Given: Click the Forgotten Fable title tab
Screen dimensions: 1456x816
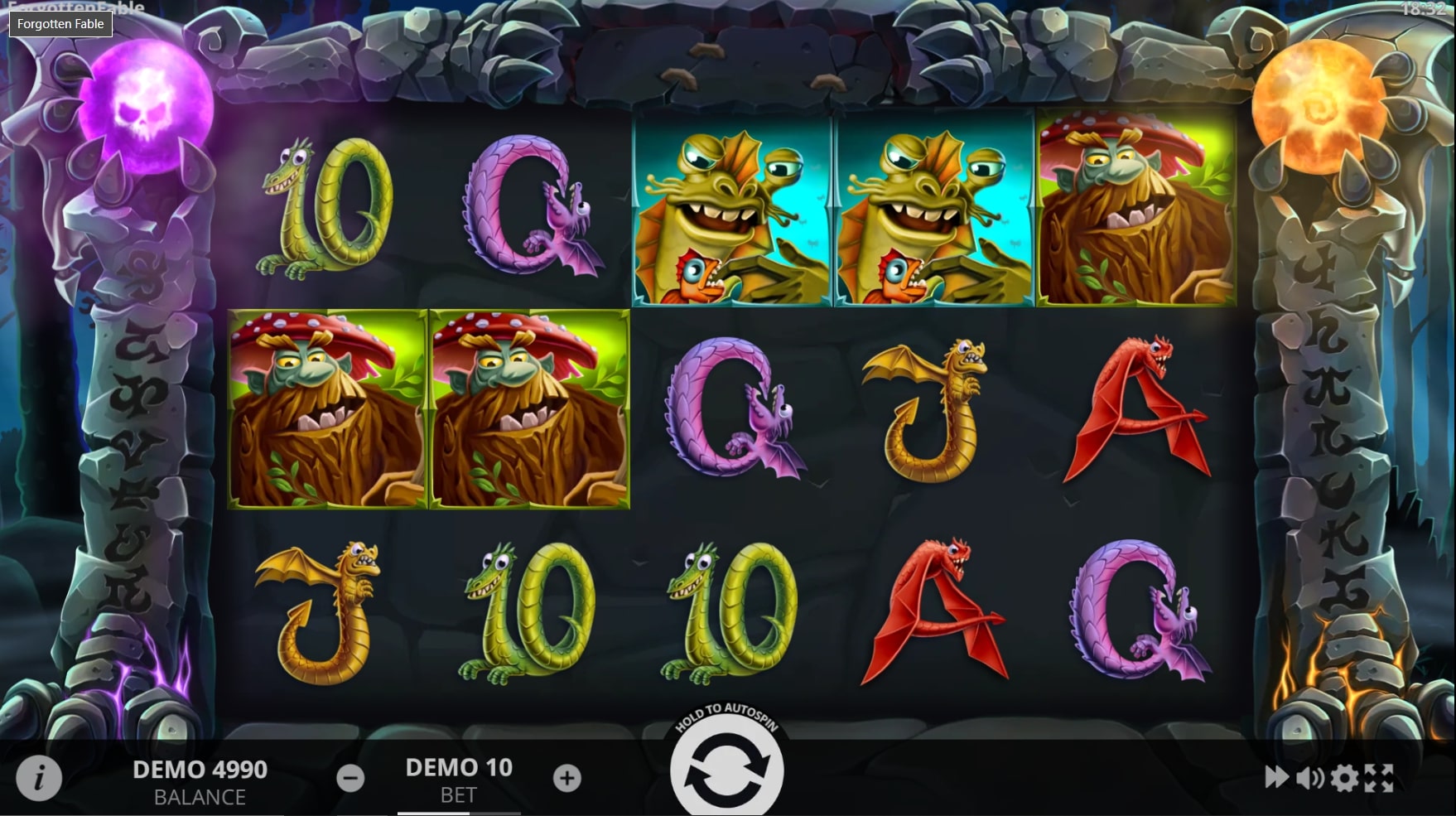Looking at the screenshot, I should pyautogui.click(x=60, y=24).
